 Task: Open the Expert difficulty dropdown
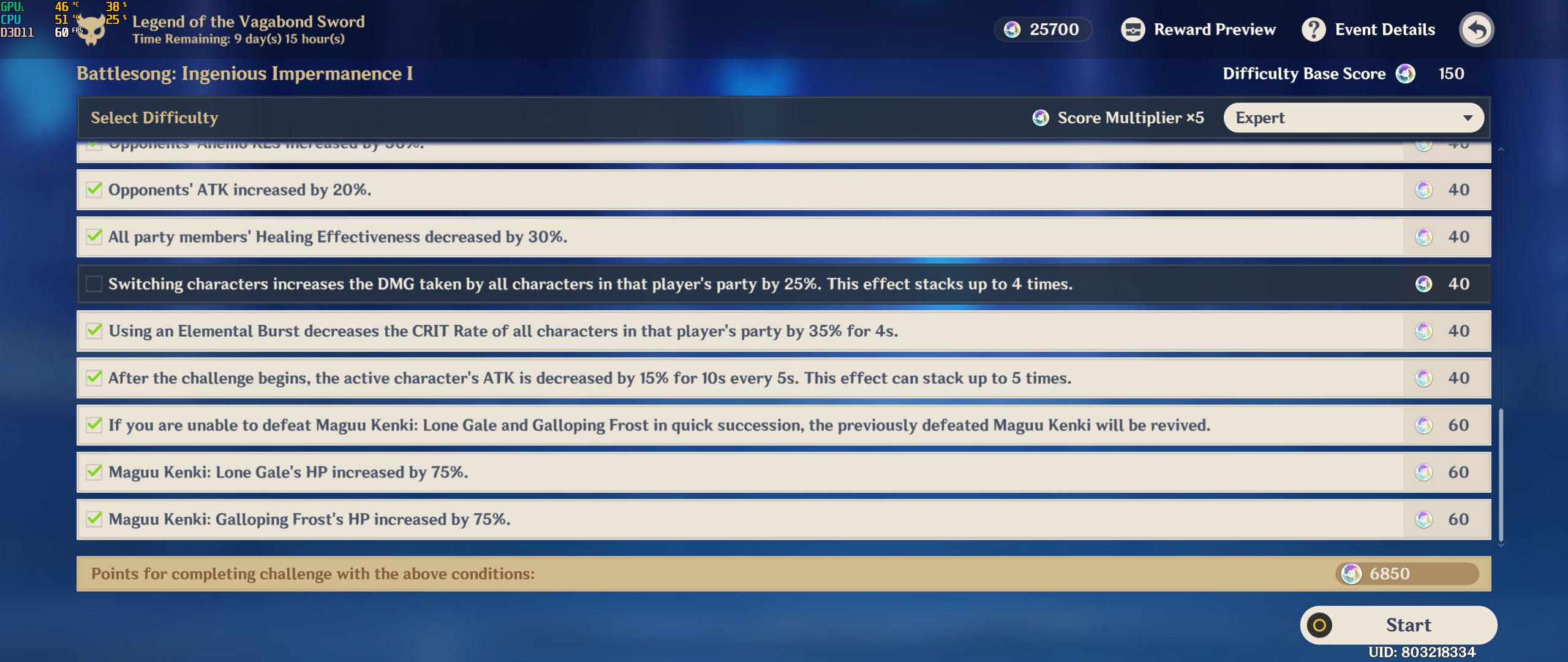tap(1353, 118)
